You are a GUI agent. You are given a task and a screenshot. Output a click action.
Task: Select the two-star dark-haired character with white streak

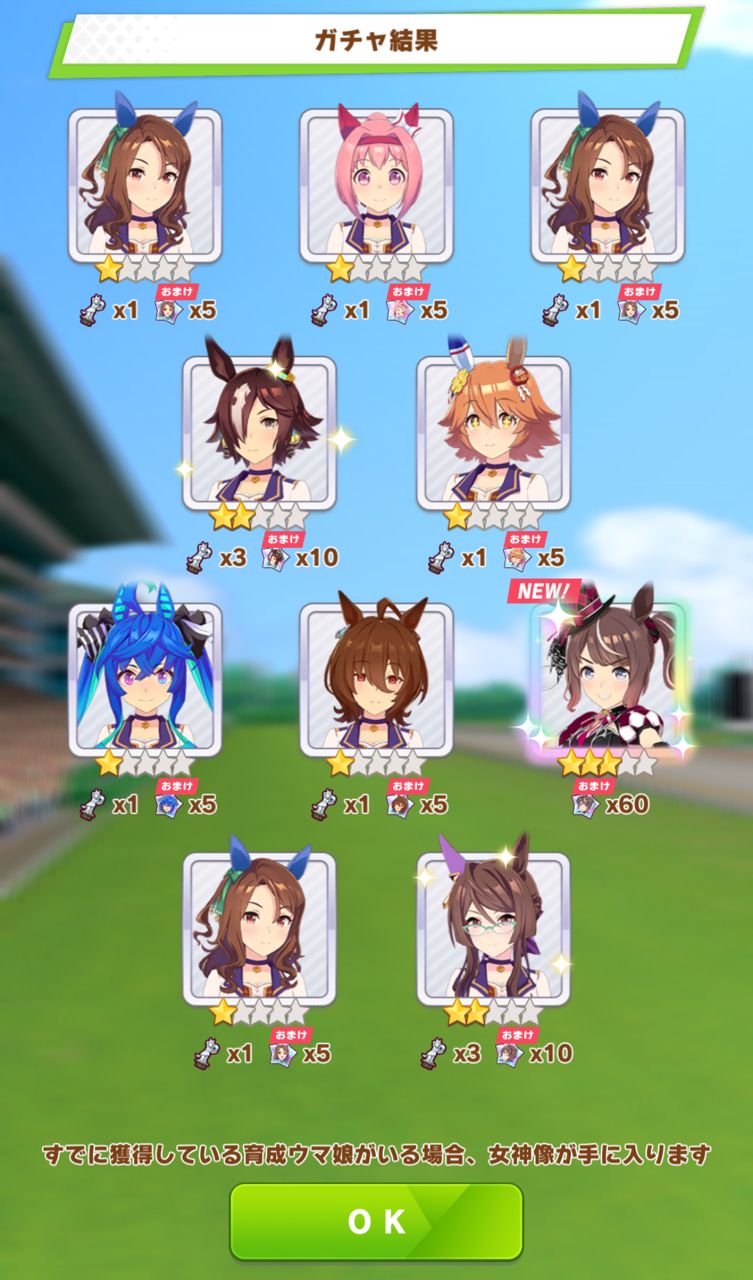point(259,432)
